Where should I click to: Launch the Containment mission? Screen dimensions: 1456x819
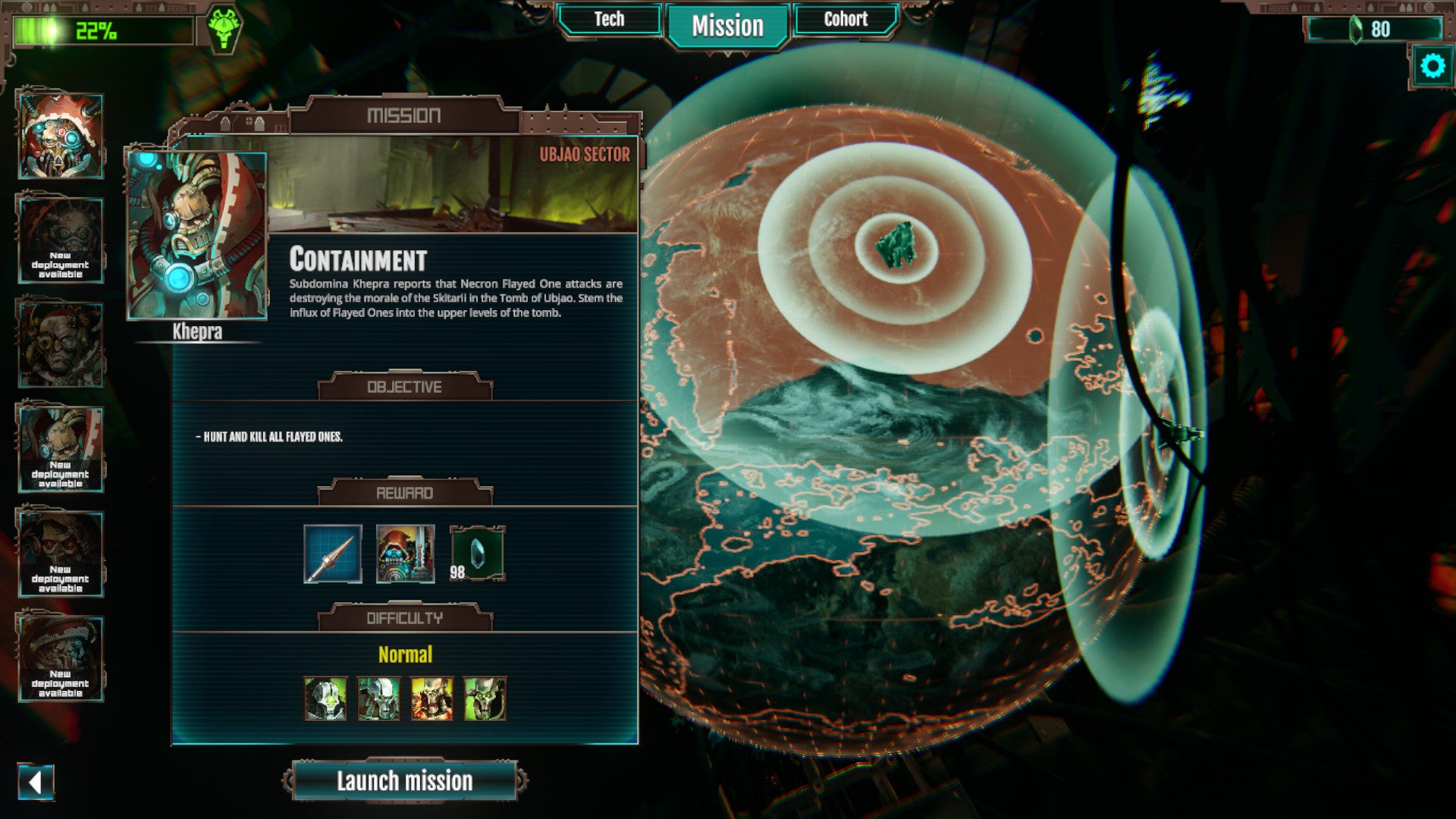404,781
